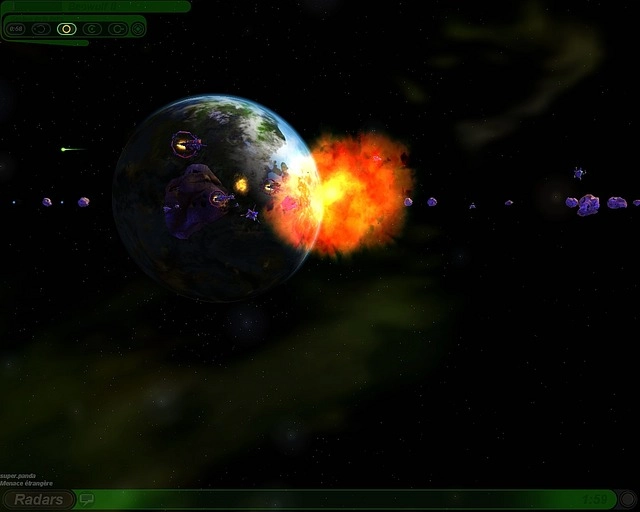Open the Radars panel

click(x=39, y=499)
